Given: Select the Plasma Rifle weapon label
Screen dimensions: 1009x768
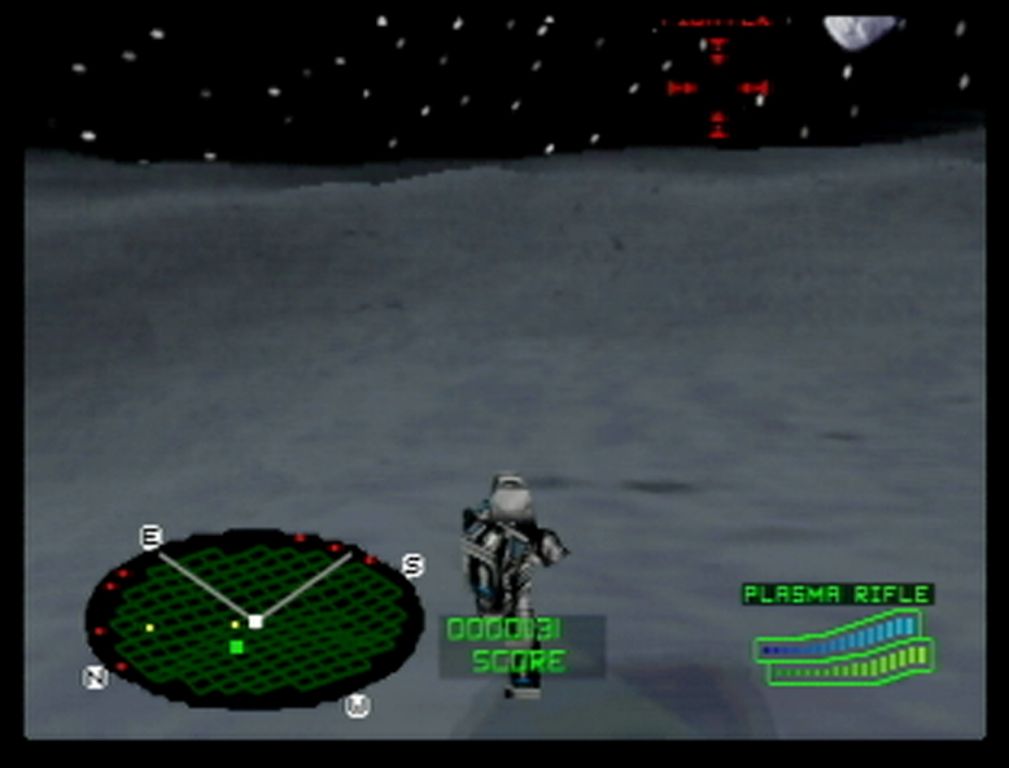Looking at the screenshot, I should click(x=837, y=595).
